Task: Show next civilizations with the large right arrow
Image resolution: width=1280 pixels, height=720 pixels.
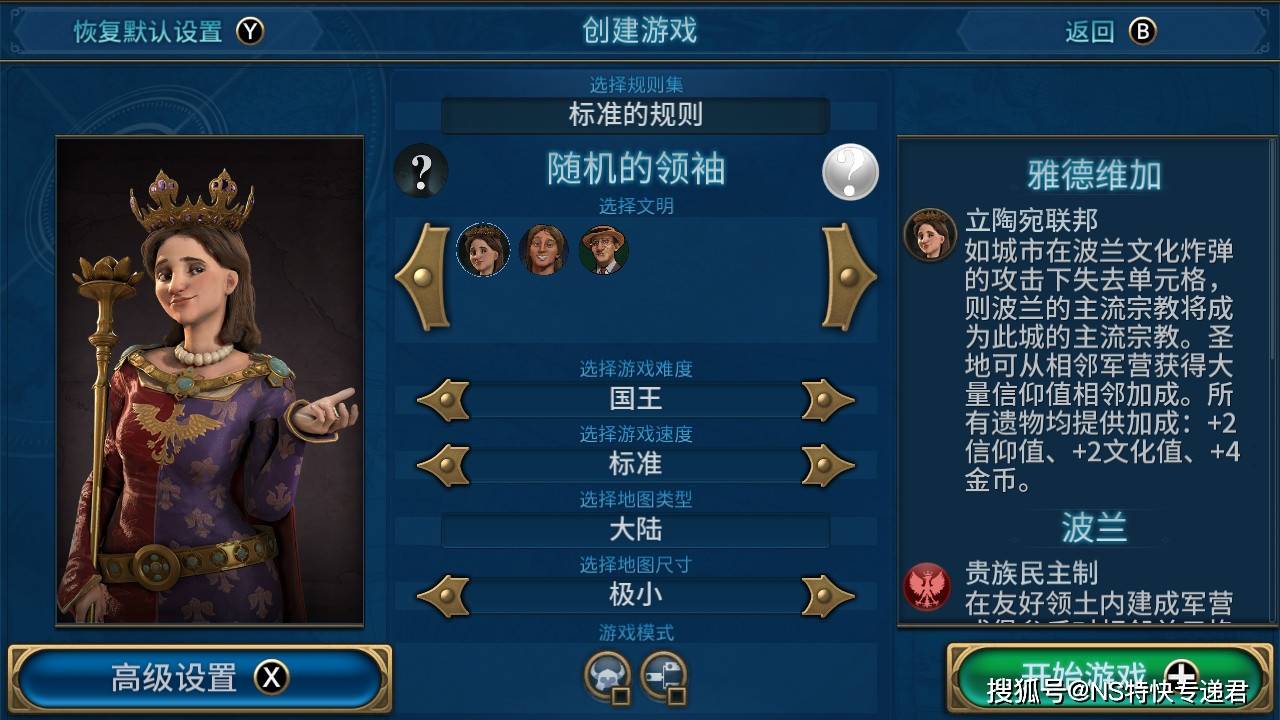Action: [849, 277]
